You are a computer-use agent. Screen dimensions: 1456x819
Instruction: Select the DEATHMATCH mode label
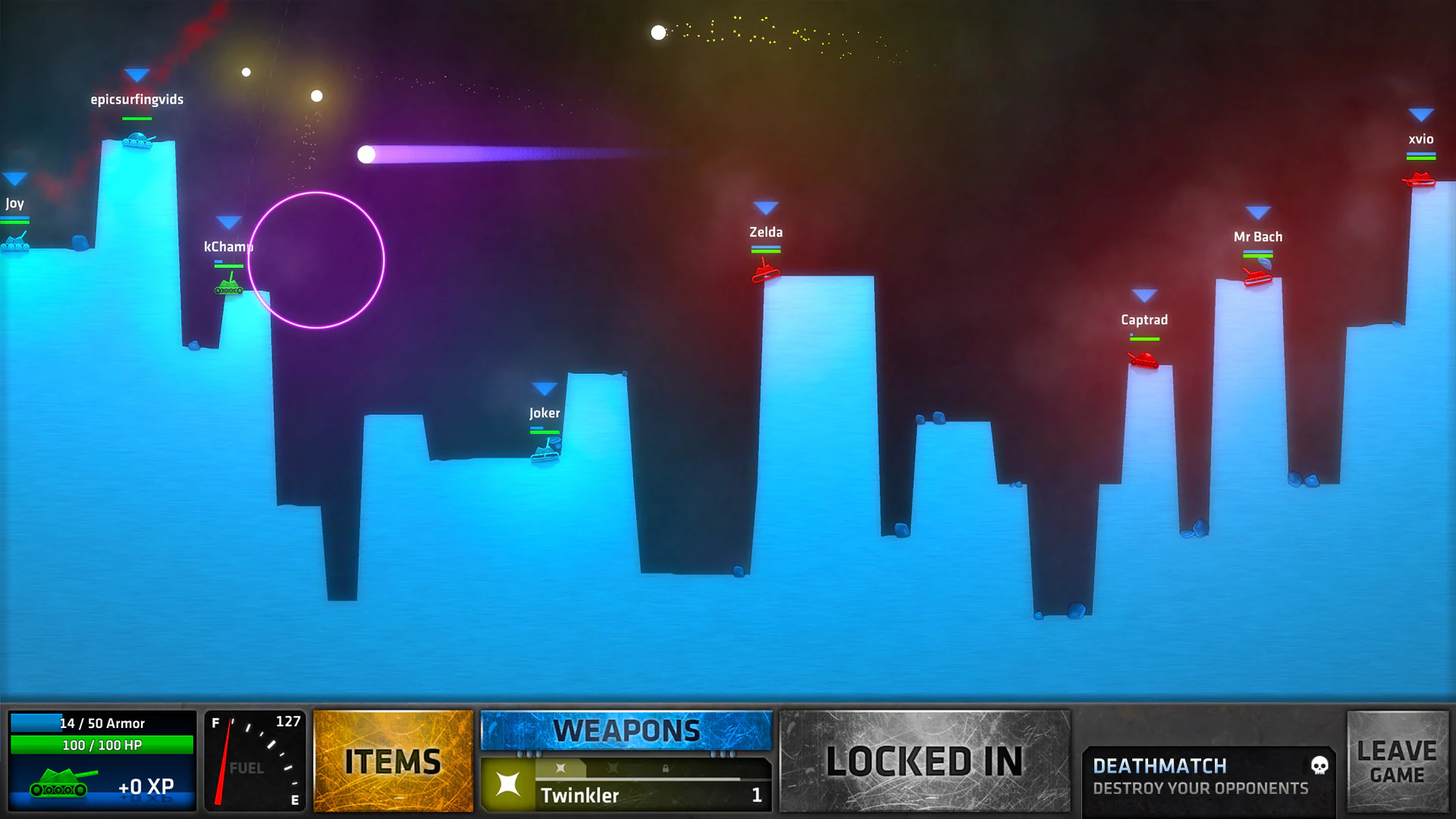pos(1158,766)
